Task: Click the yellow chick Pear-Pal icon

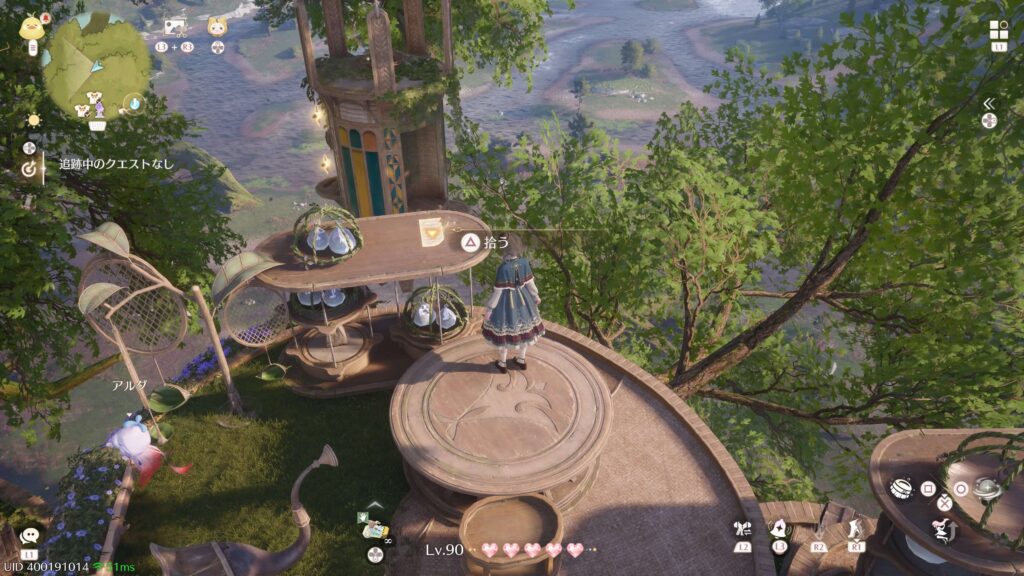Action: point(29,26)
